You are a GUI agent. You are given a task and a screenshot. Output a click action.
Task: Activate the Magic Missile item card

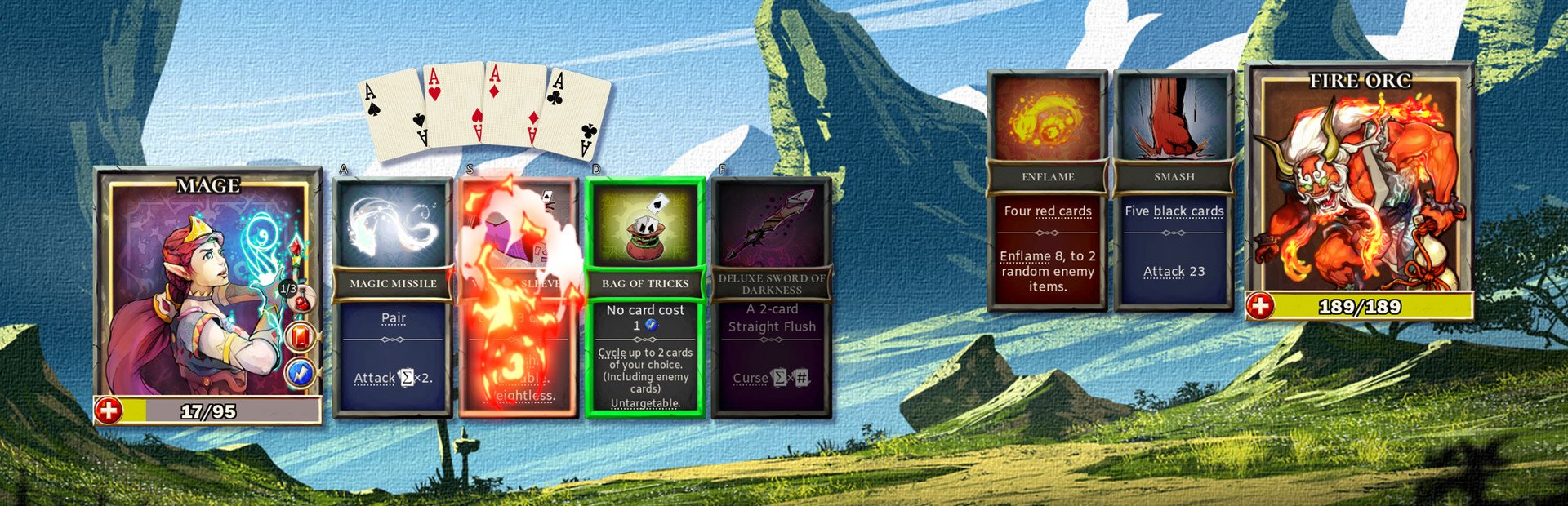393,298
